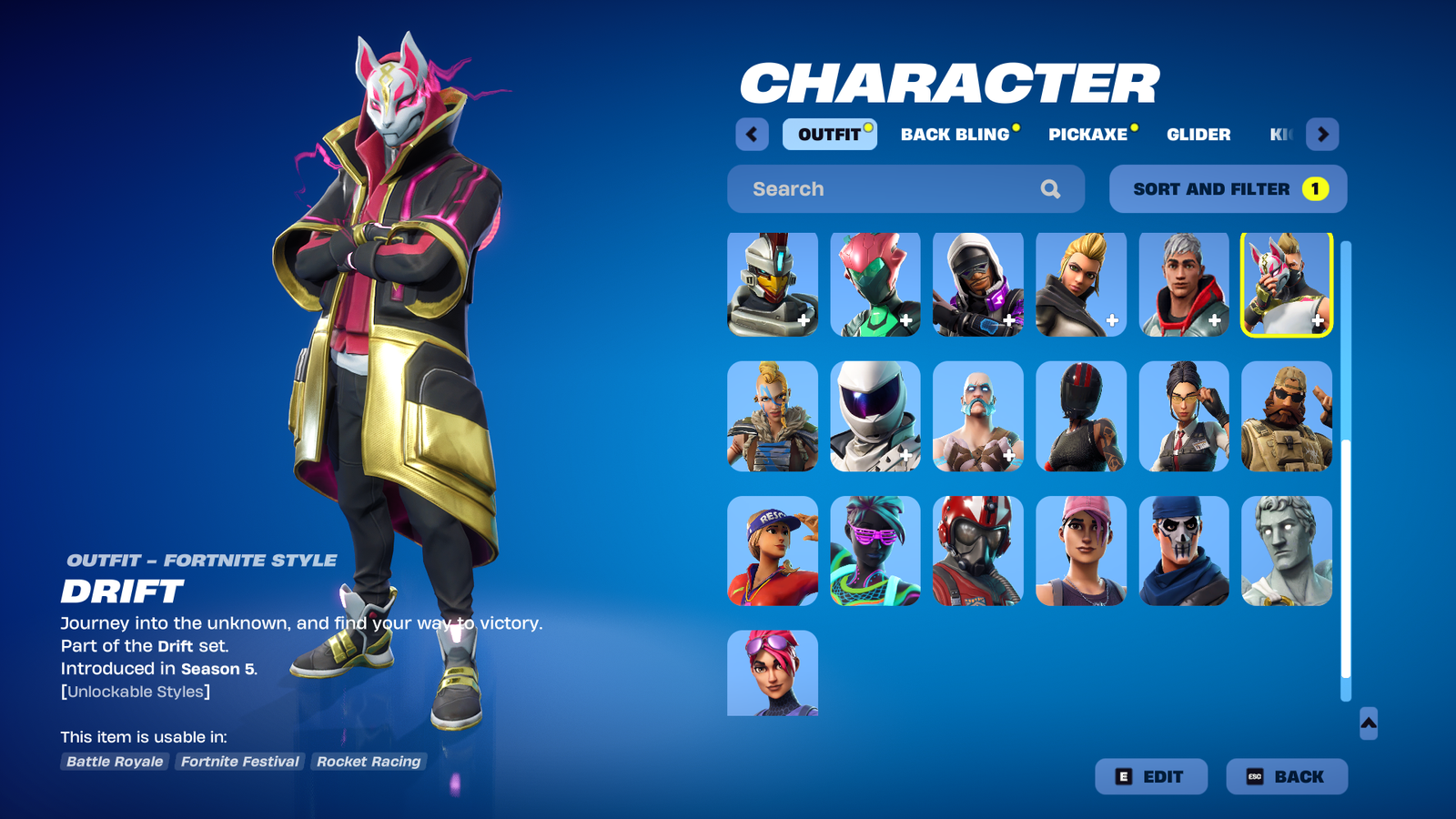This screenshot has height=819, width=1456.
Task: Choose the stone statue outfit
Action: coord(1287,551)
